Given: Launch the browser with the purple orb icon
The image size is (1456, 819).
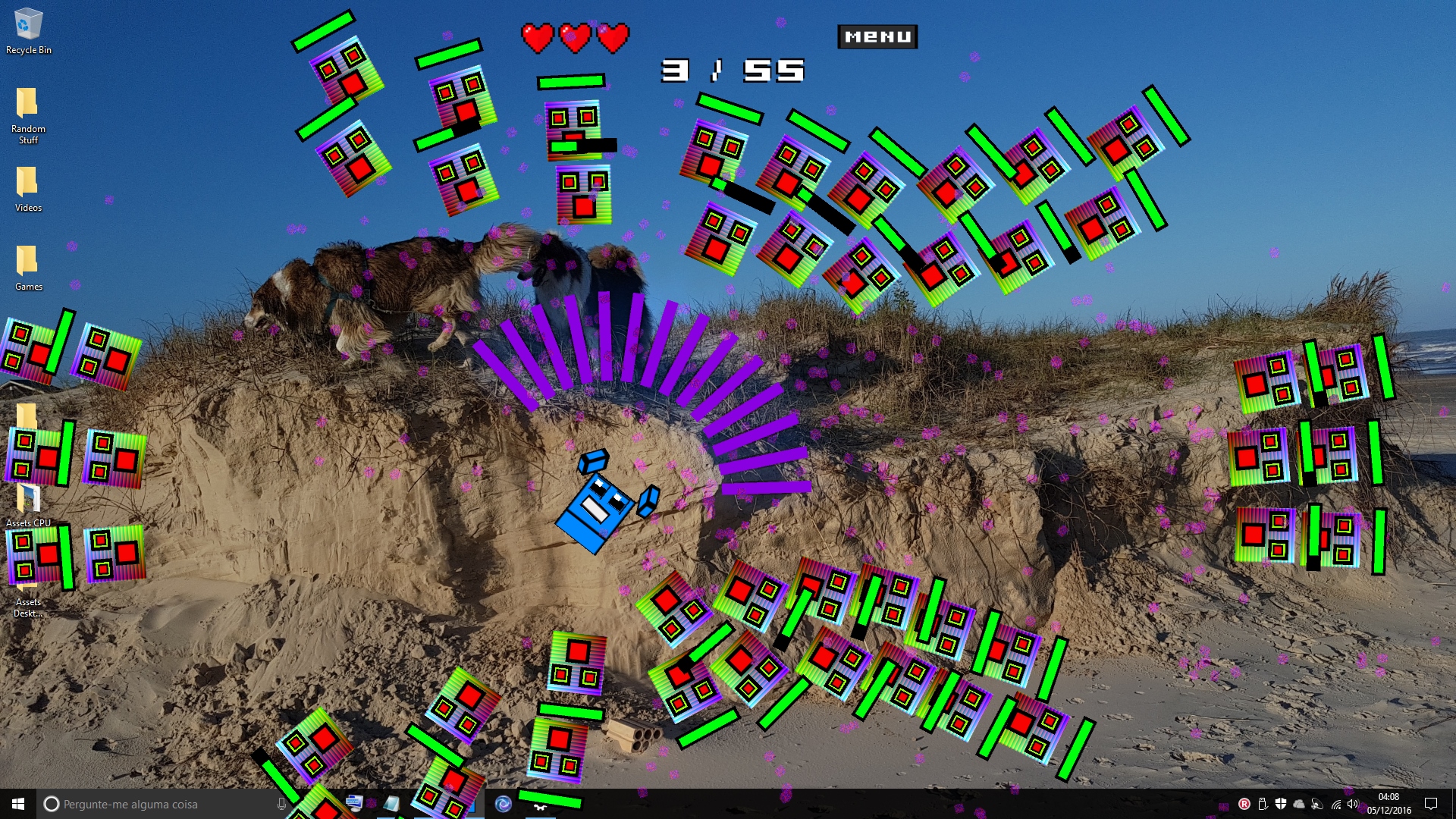Looking at the screenshot, I should tap(502, 804).
